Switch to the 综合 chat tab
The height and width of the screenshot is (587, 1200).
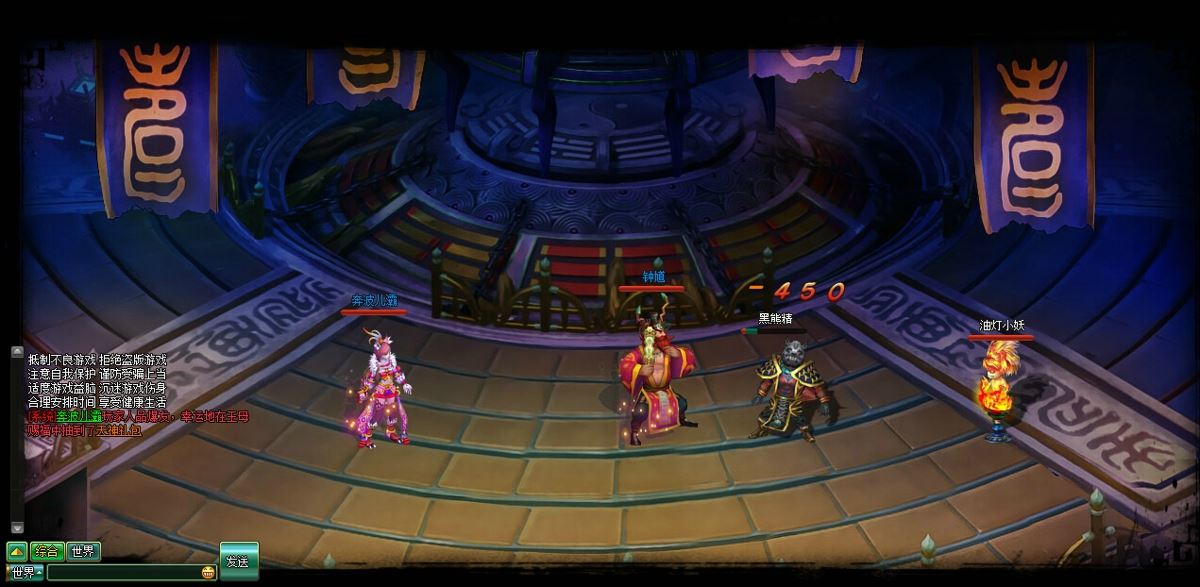point(47,551)
